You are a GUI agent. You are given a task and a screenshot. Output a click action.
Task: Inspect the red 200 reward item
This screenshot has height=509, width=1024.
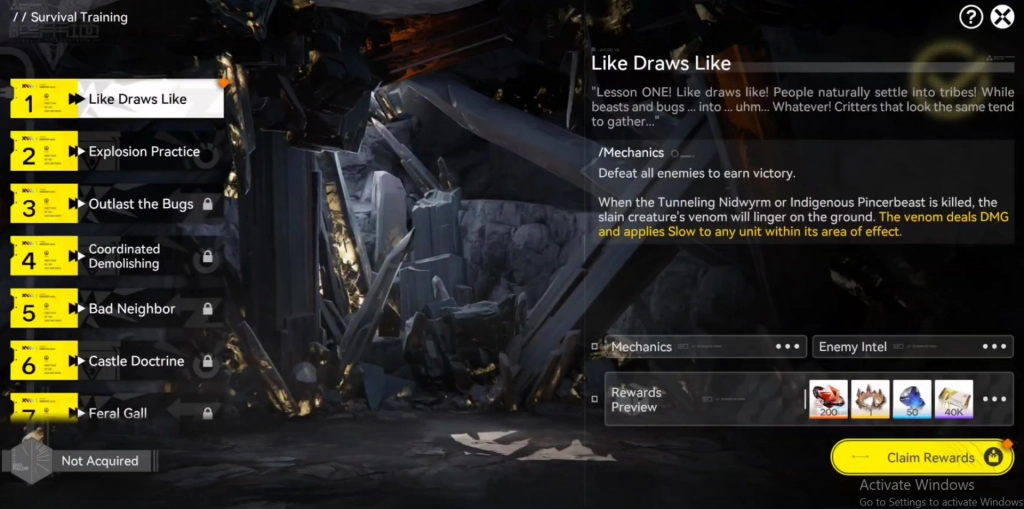click(828, 399)
